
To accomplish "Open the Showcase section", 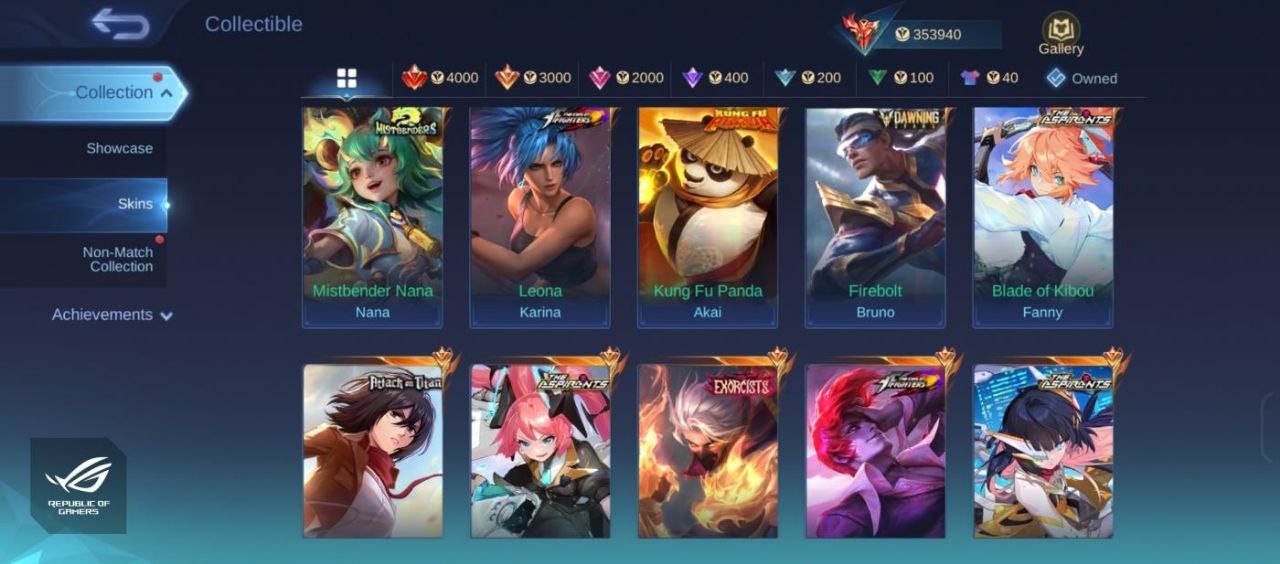I will [x=119, y=148].
